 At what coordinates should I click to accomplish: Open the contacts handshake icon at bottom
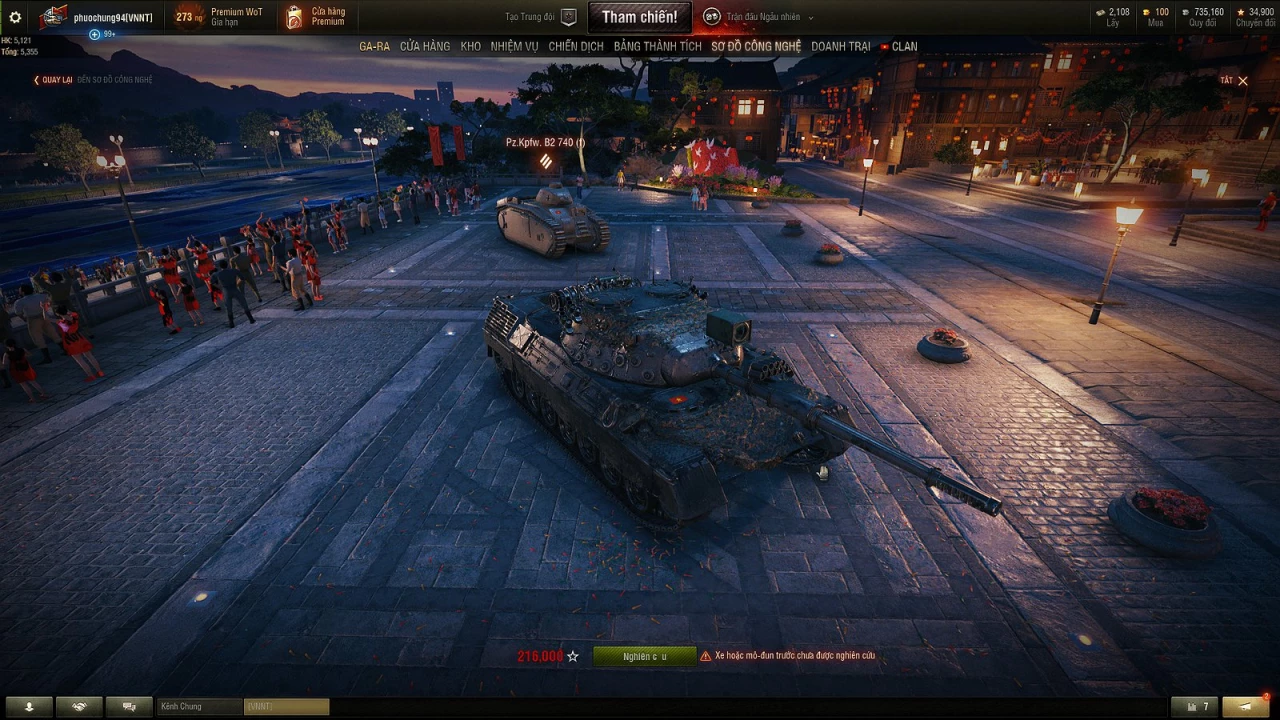pyautogui.click(x=79, y=706)
